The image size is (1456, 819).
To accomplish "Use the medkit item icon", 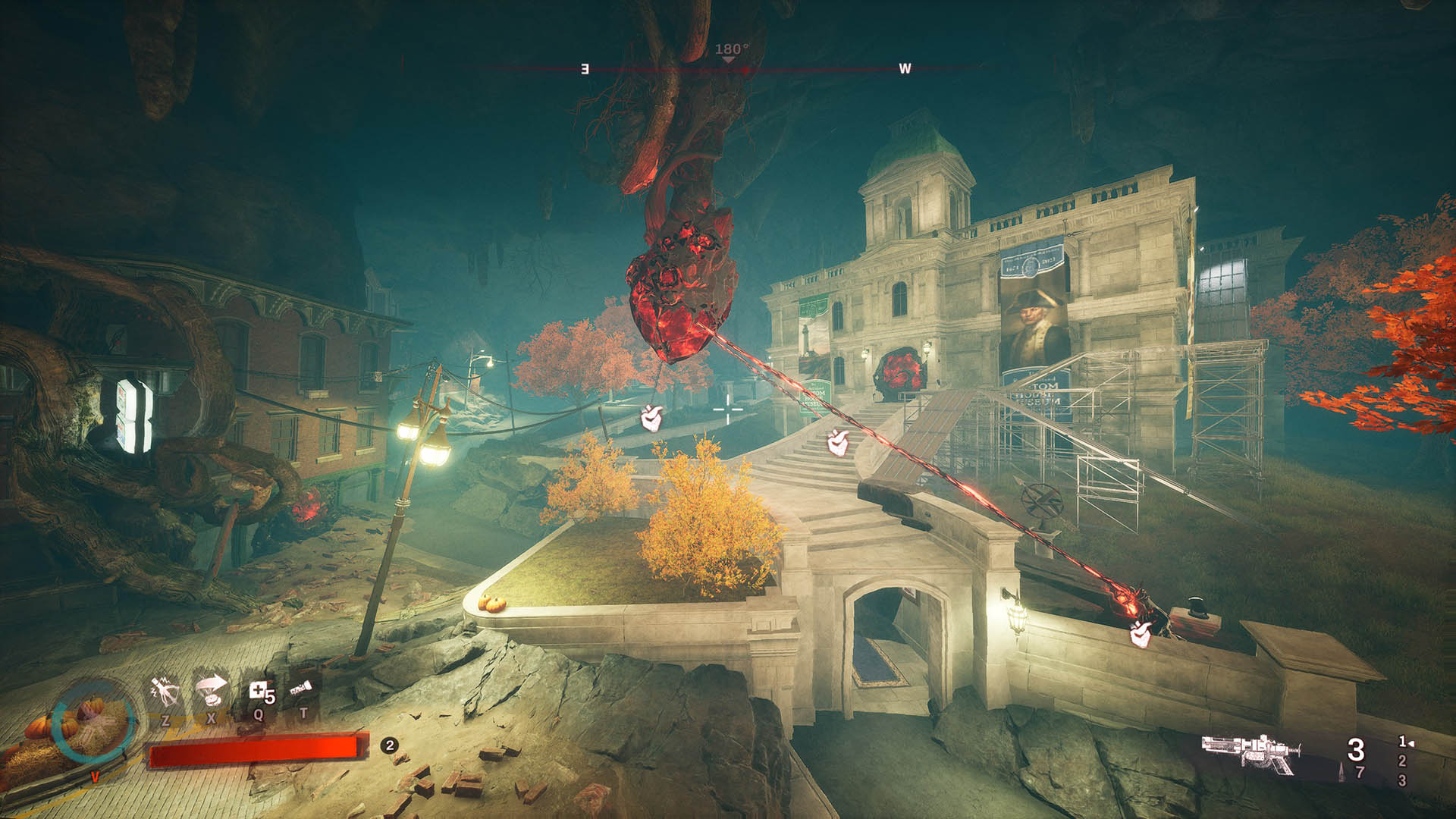I will [259, 692].
